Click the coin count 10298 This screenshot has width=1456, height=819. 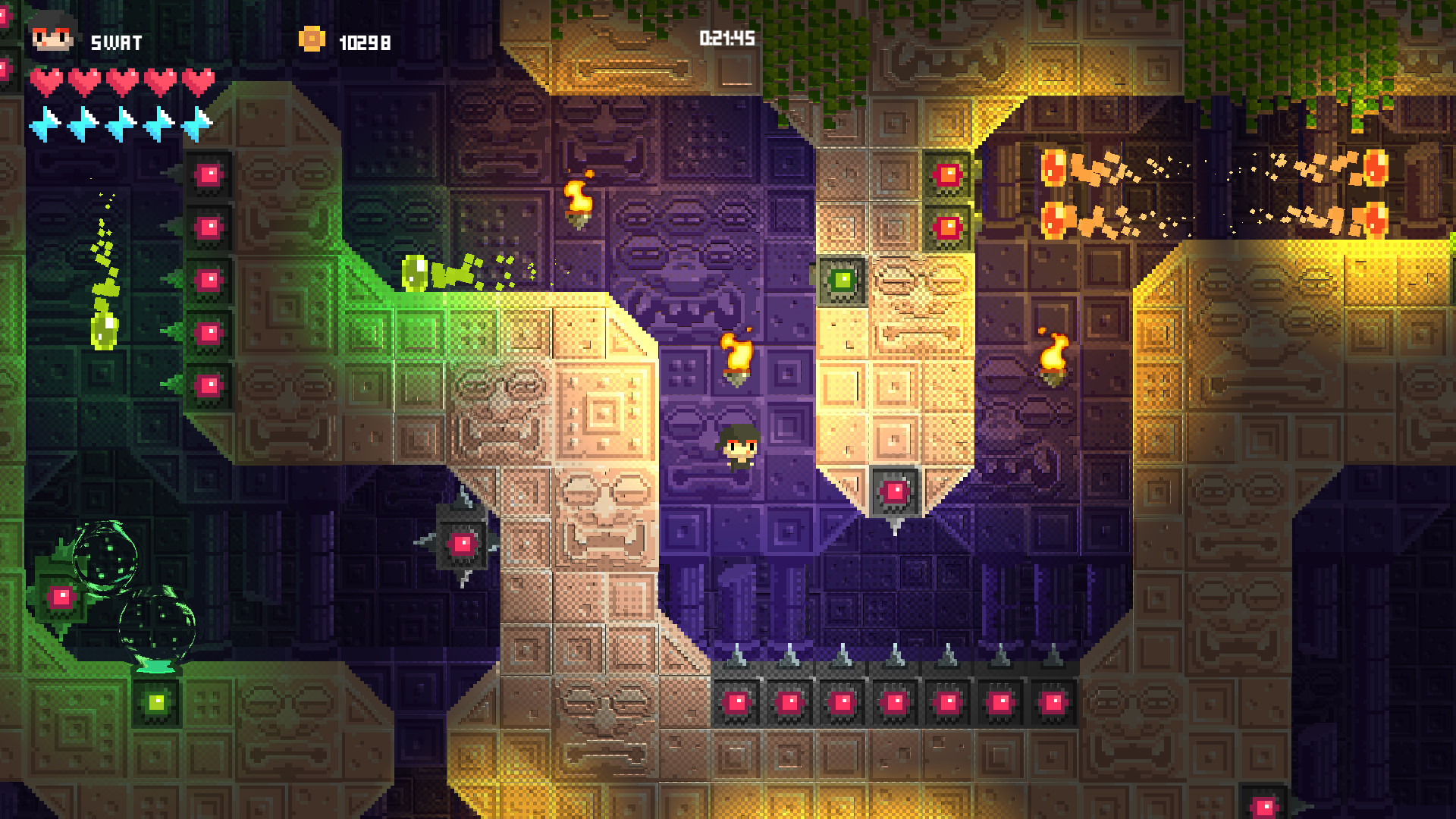tap(364, 42)
